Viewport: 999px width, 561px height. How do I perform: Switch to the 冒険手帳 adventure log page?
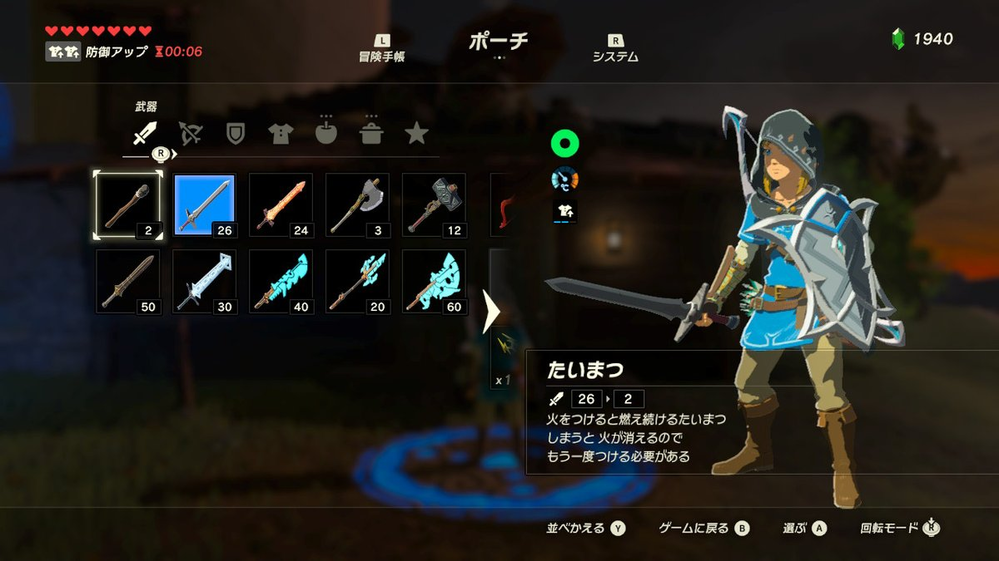(383, 50)
